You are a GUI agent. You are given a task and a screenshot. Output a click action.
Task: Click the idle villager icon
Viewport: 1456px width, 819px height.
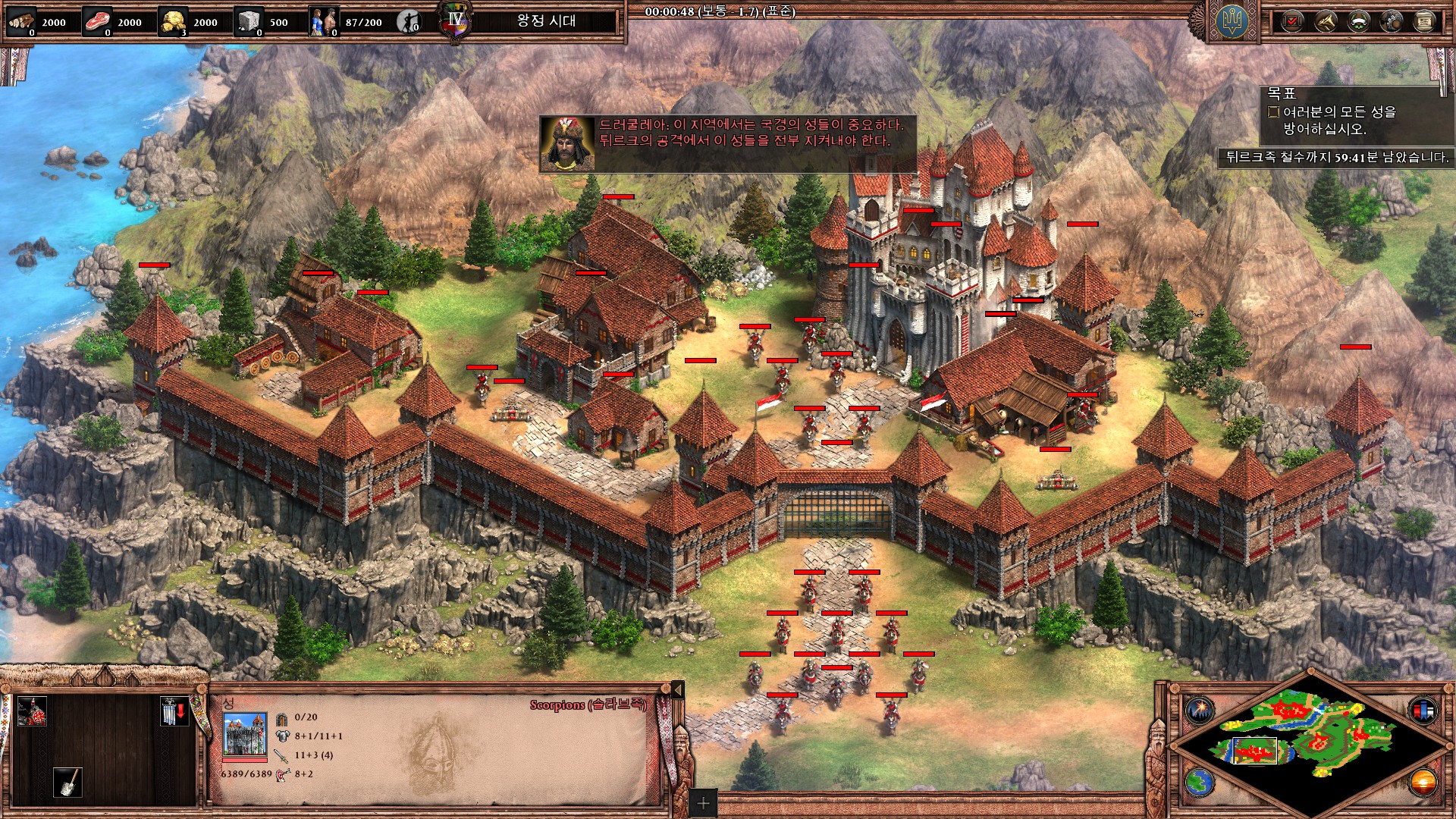point(409,22)
